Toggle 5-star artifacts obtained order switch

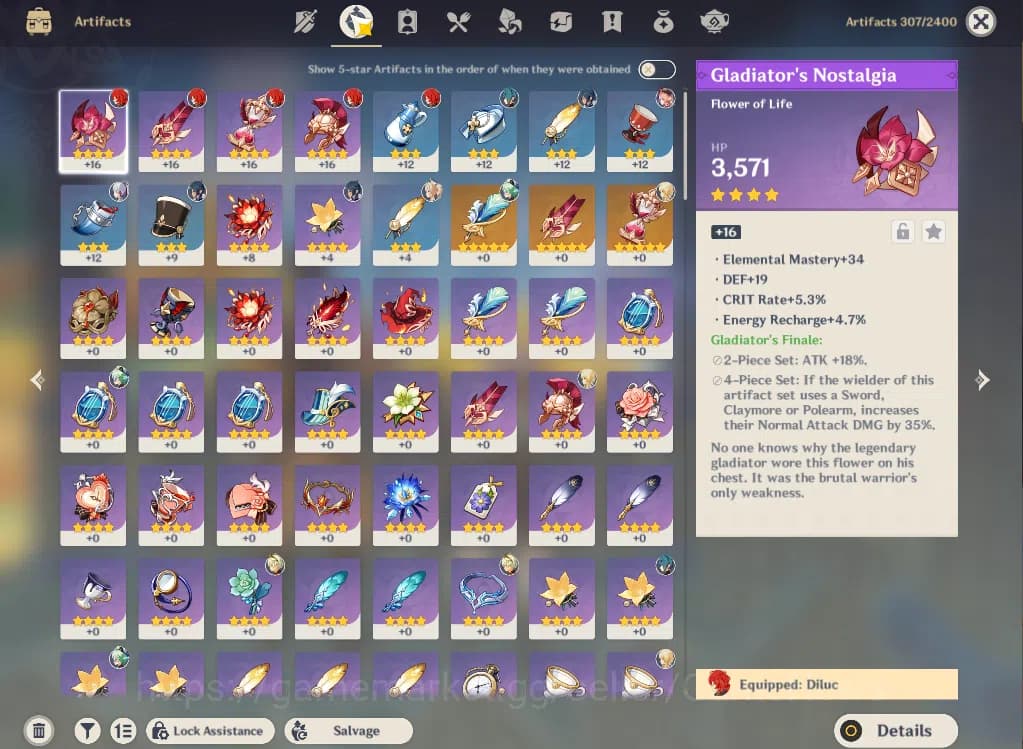[657, 70]
